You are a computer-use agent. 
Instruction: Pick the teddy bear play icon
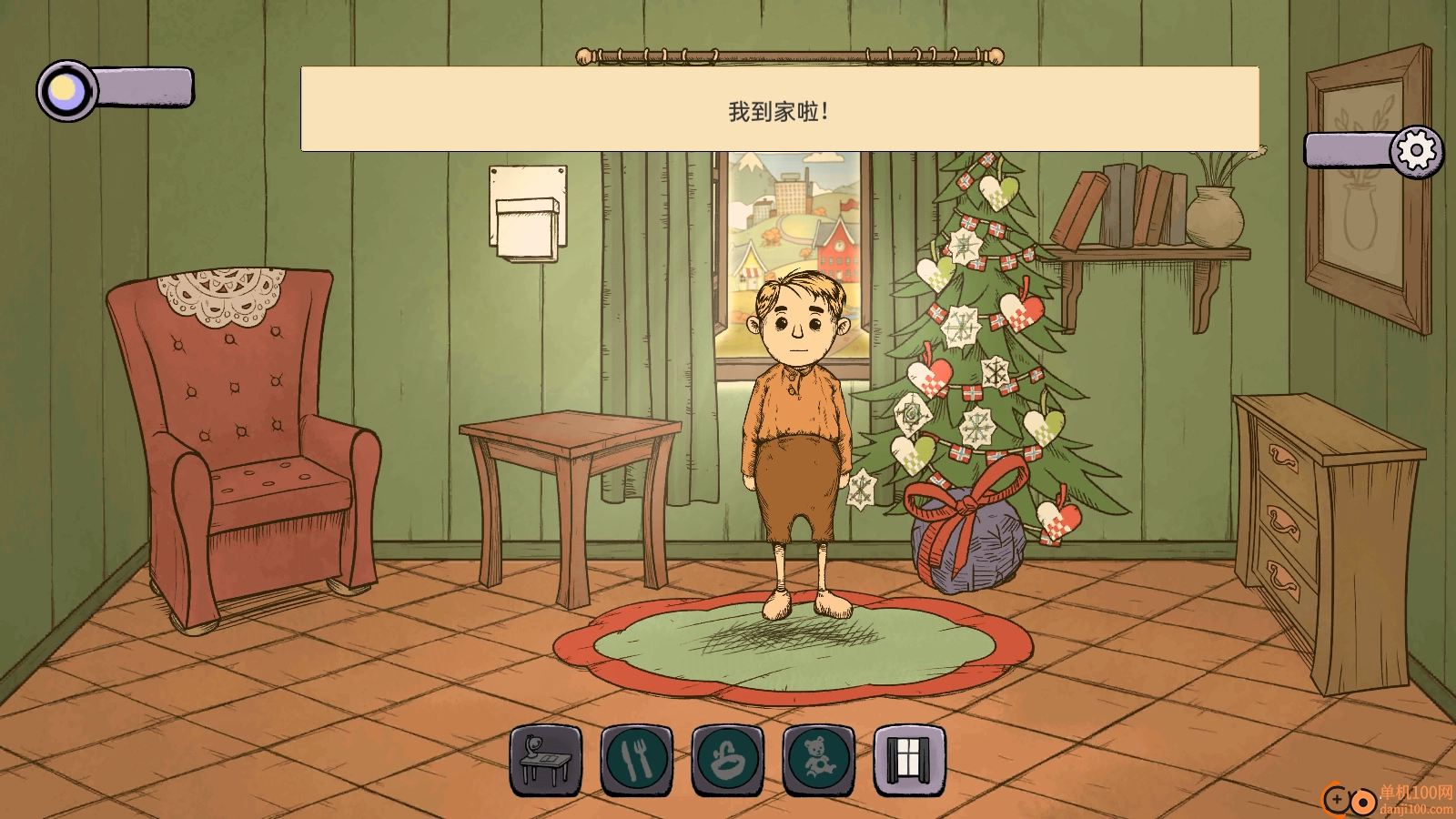pos(818,760)
